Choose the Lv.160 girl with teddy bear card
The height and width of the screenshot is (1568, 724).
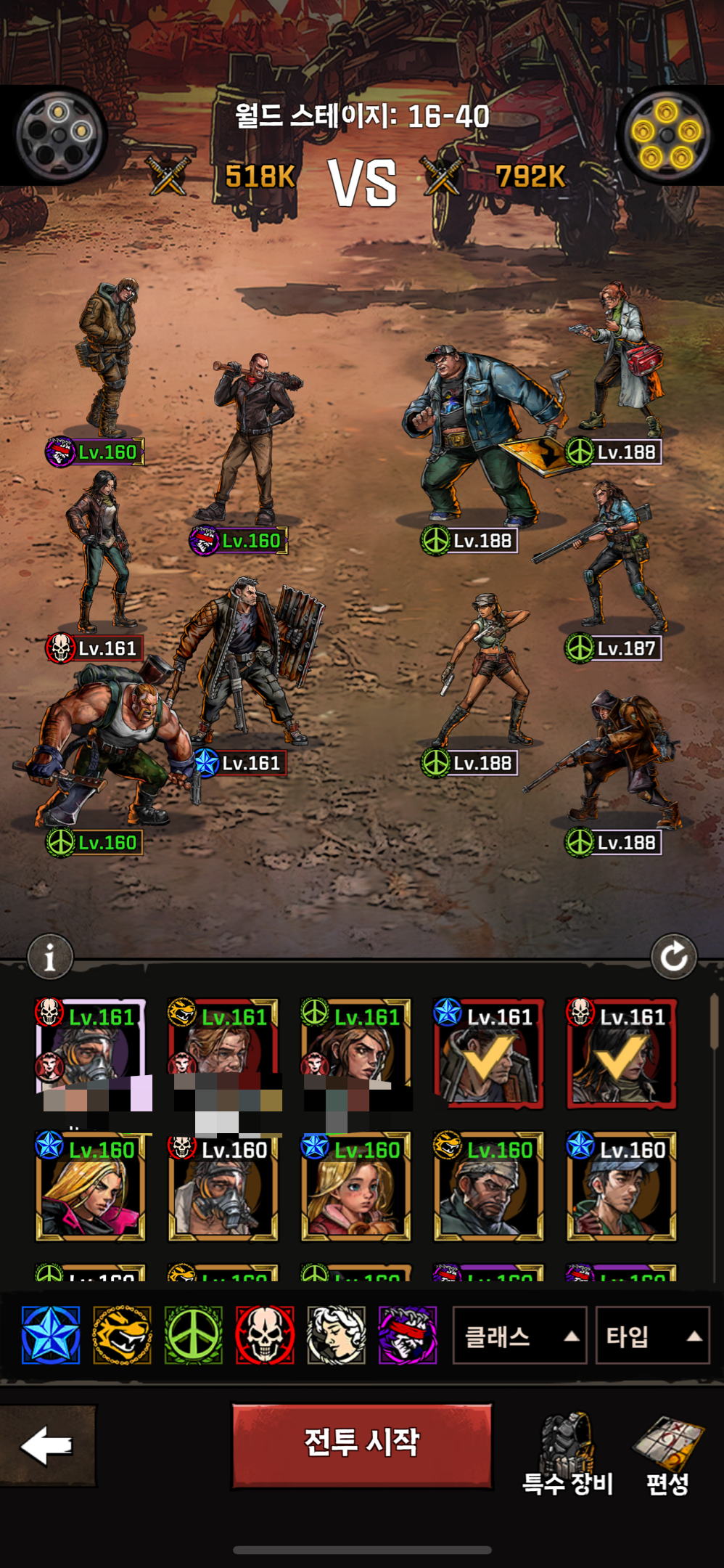coord(355,1187)
